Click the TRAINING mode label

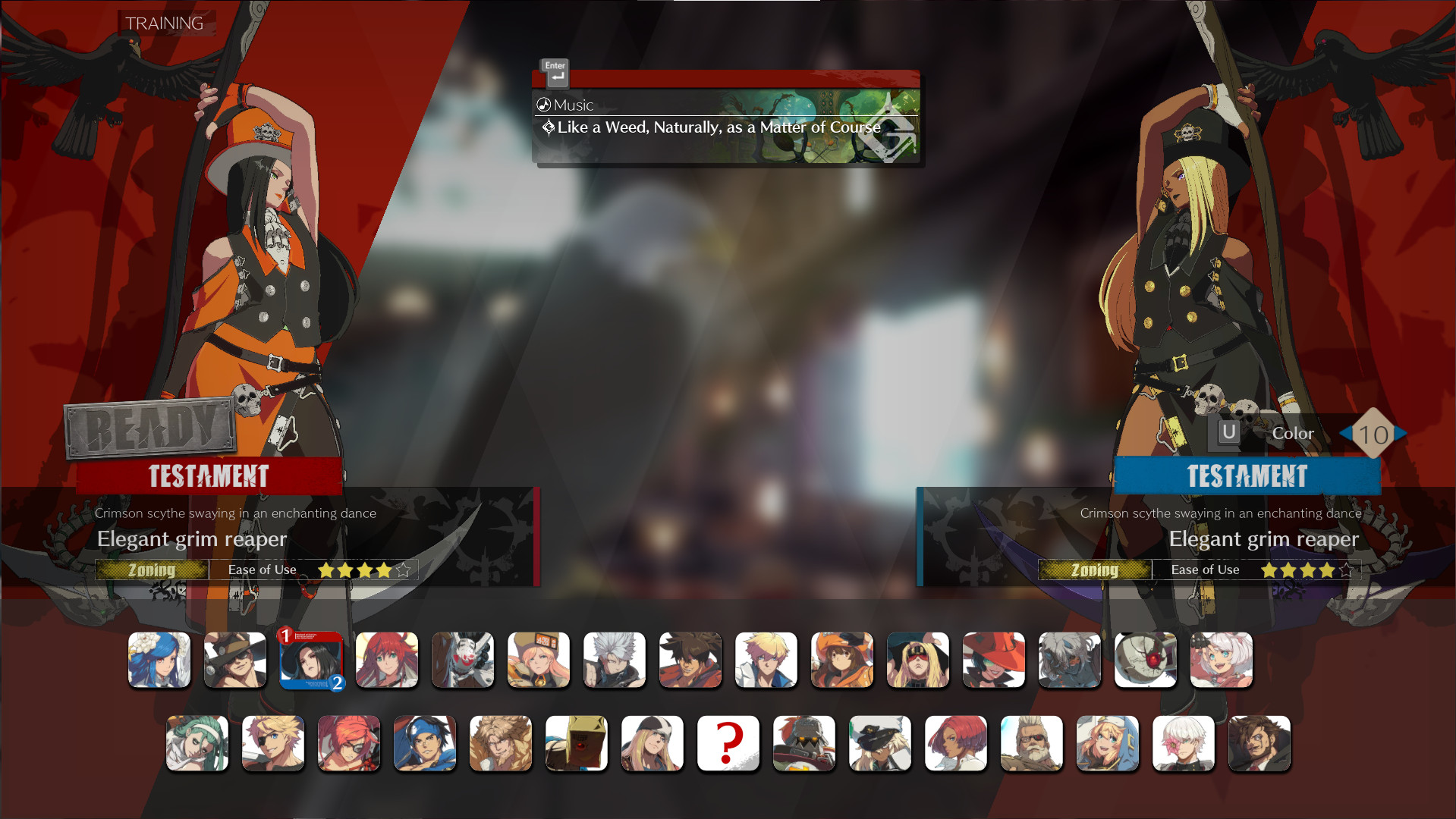[x=165, y=24]
